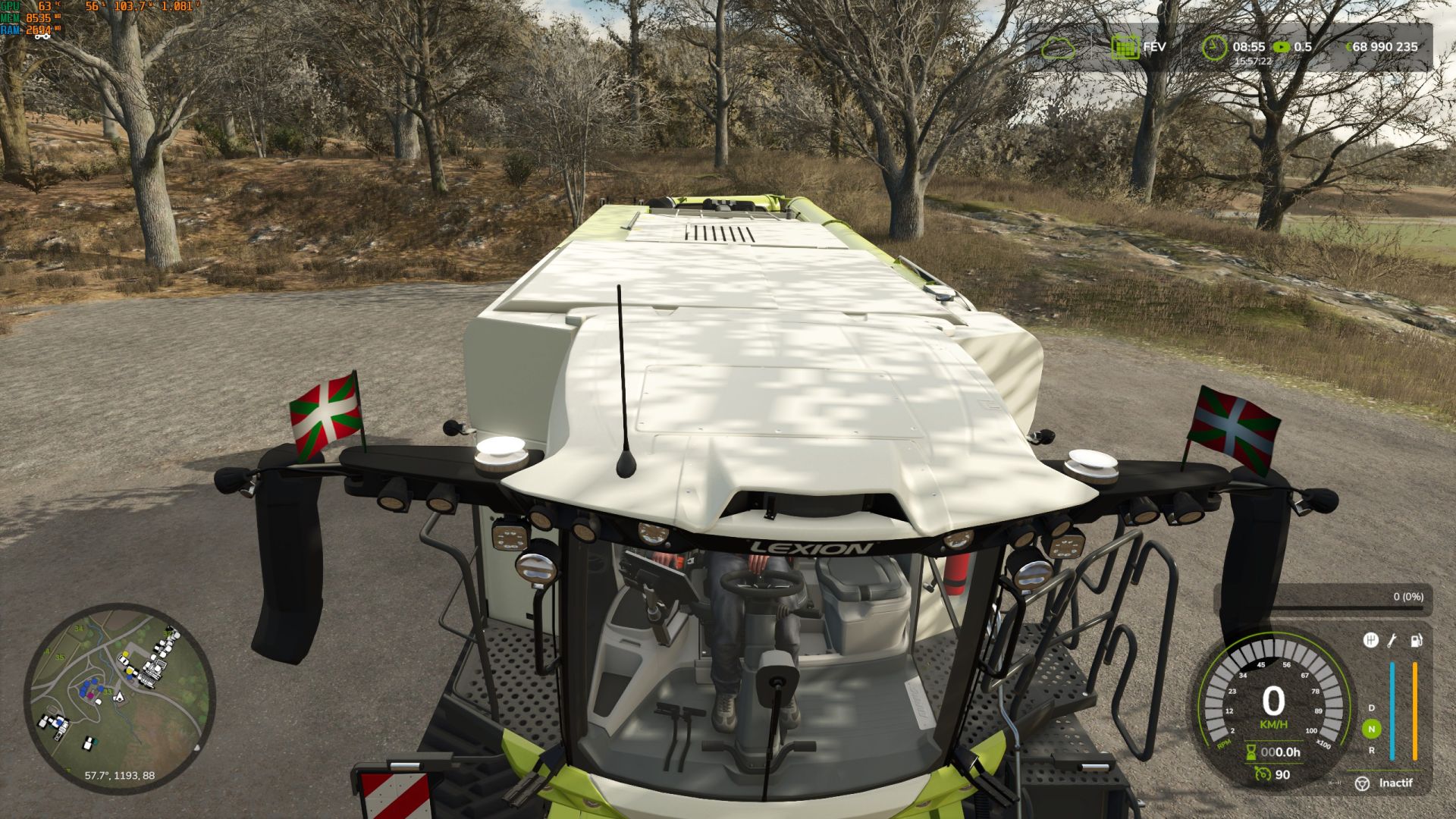Open the calendar icon beside FEV
The width and height of the screenshot is (1456, 819).
pyautogui.click(x=1125, y=47)
